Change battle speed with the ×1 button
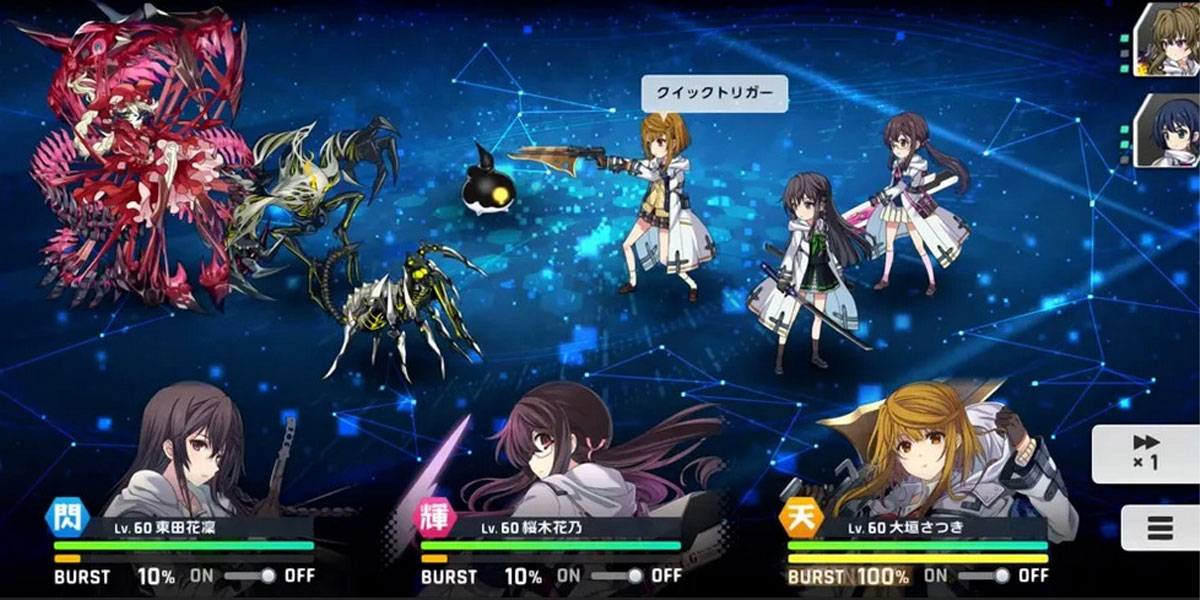The height and width of the screenshot is (600, 1200). (x=1146, y=453)
